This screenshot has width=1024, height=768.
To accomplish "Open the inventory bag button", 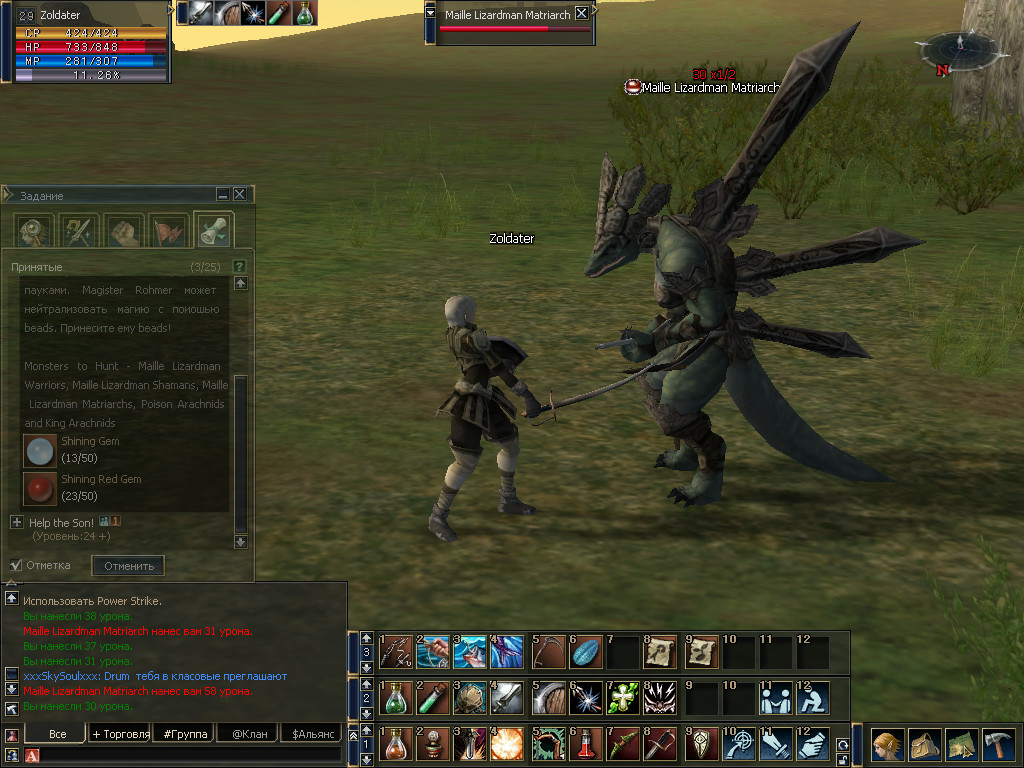I will (x=924, y=745).
